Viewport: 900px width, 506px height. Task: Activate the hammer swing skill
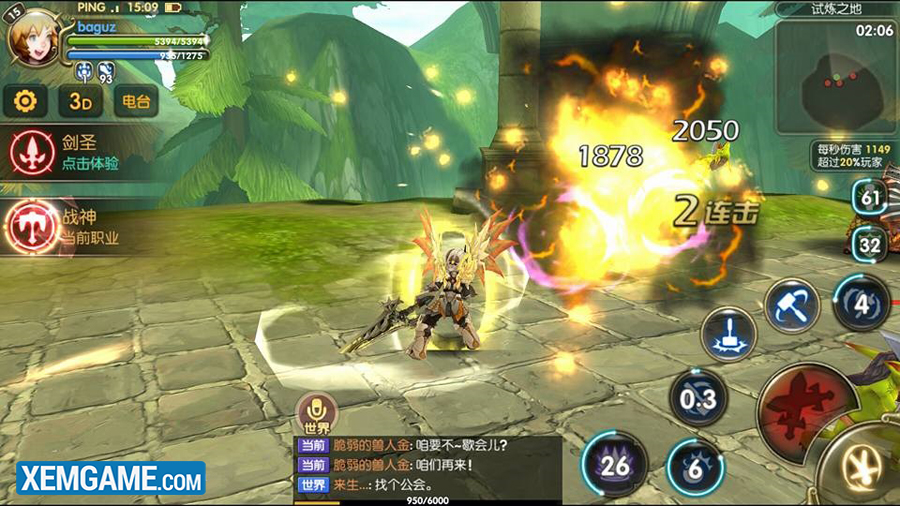point(792,303)
